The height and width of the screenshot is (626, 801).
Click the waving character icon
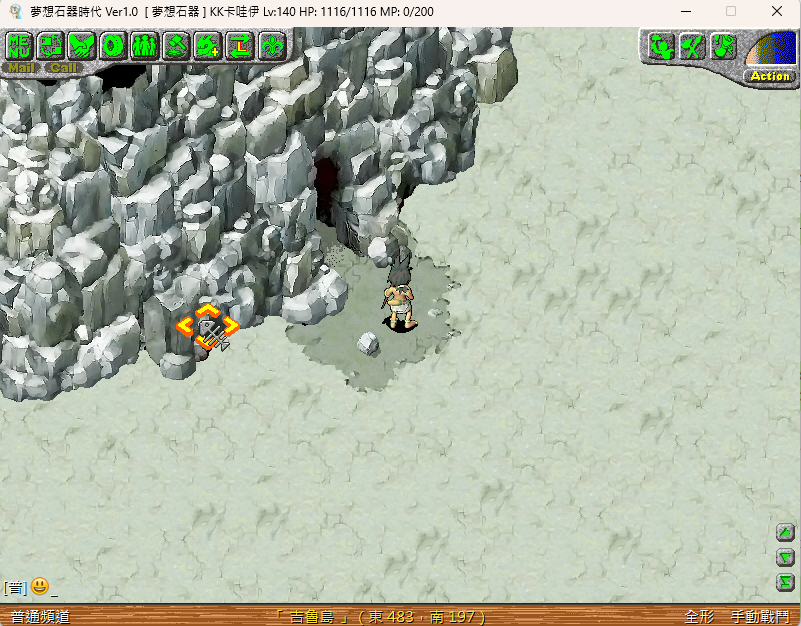659,46
